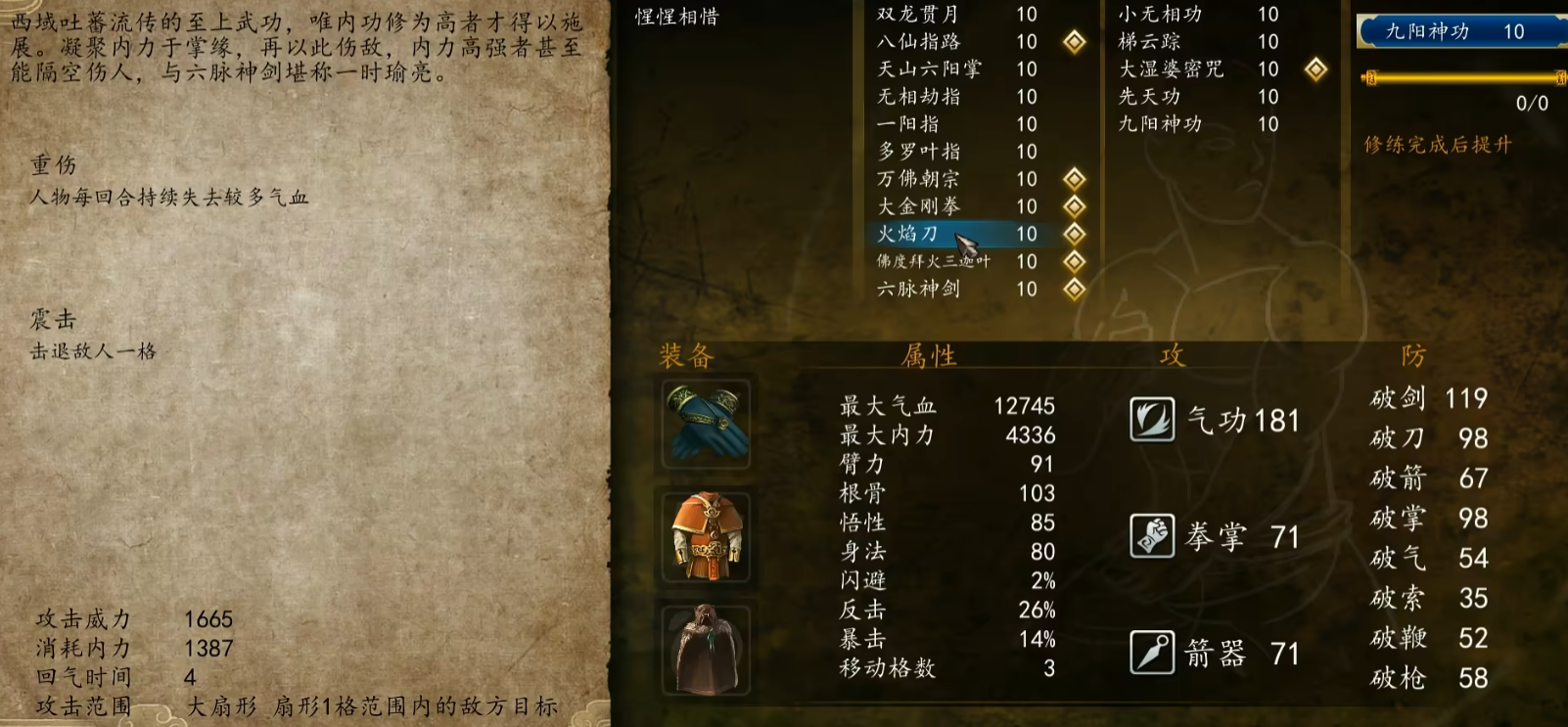Click the diamond upgrade icon beside 火焰刀
Image resolution: width=1568 pixels, height=727 pixels.
point(1075,235)
